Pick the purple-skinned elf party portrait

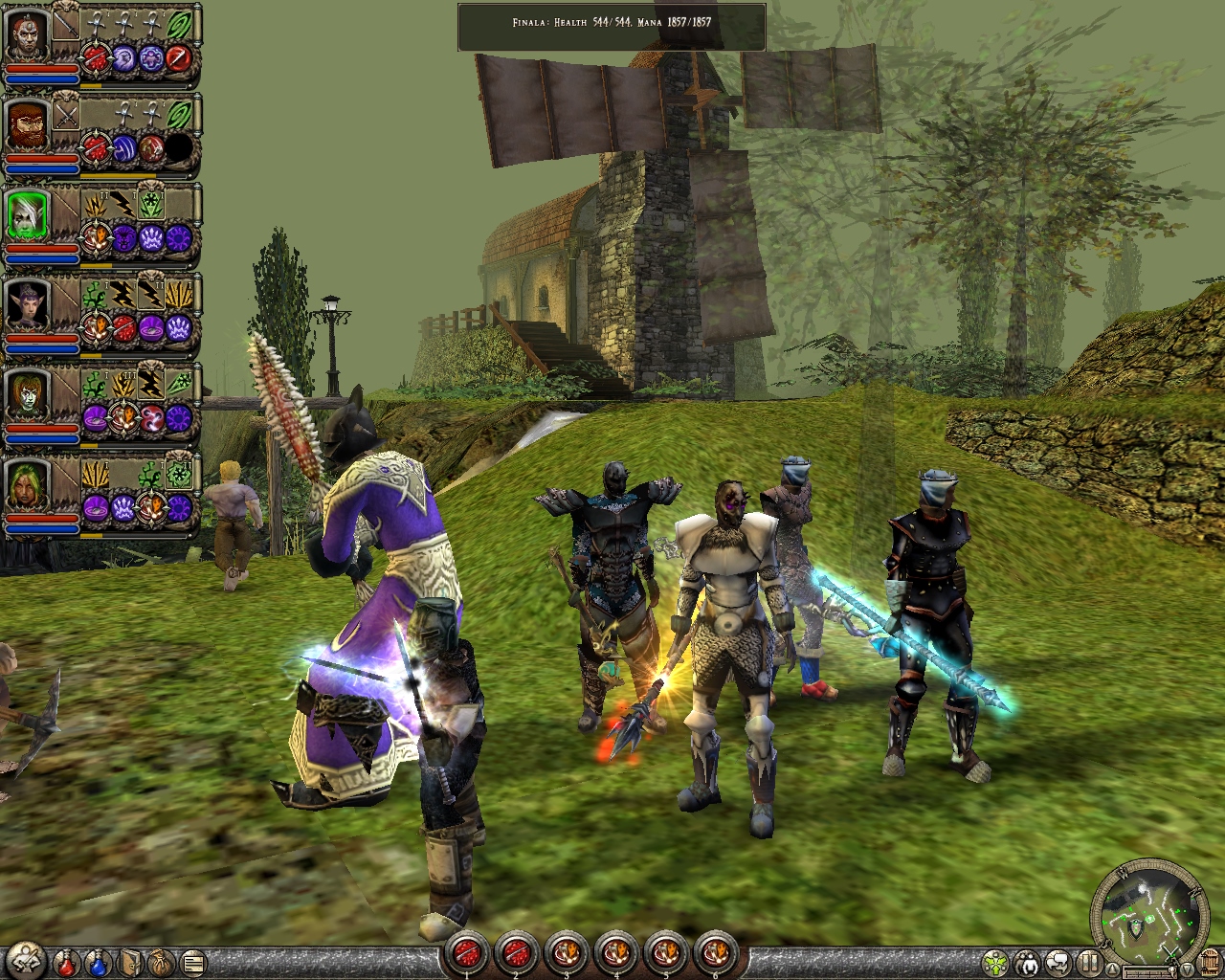tap(27, 305)
